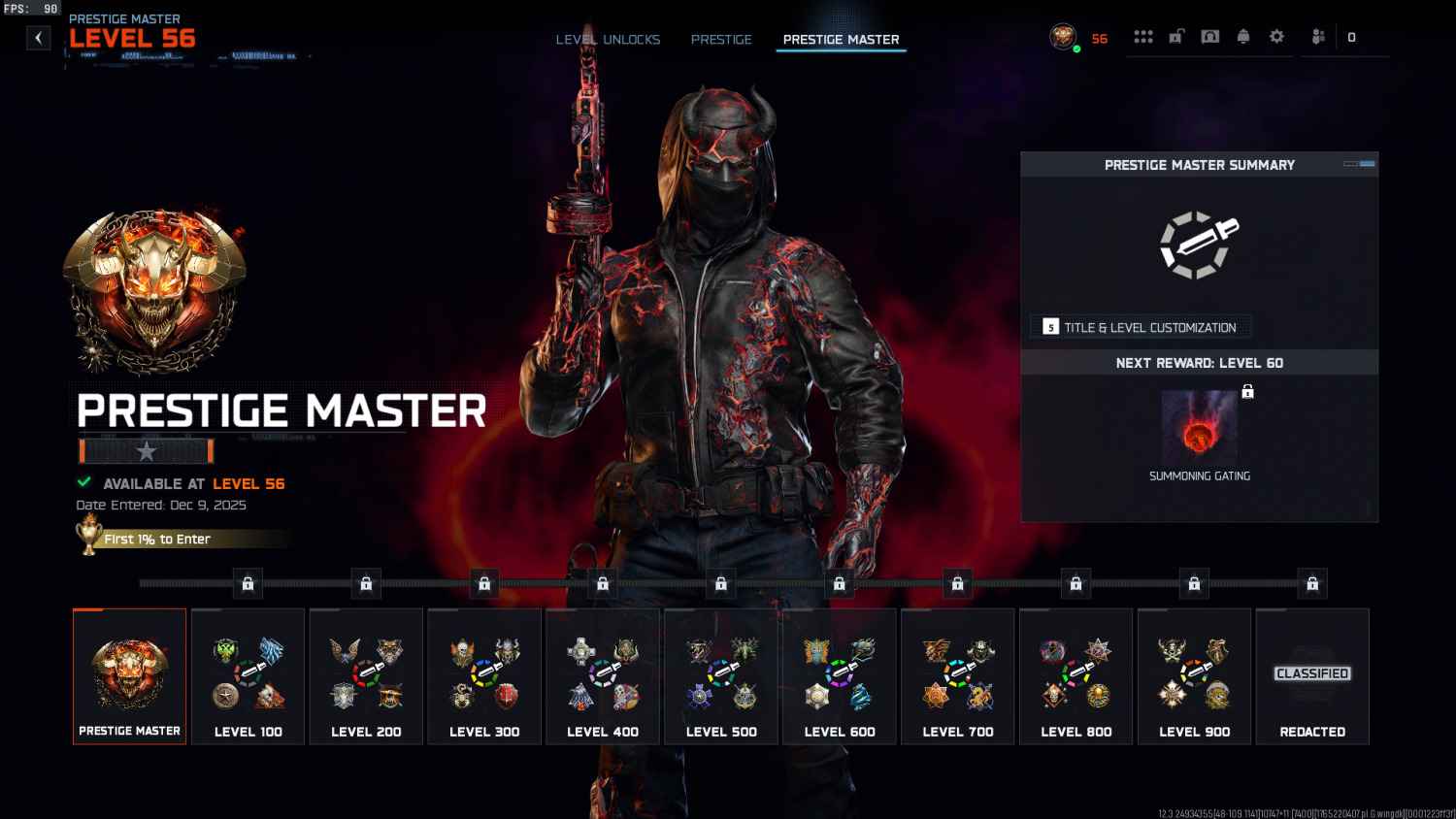The width and height of the screenshot is (1456, 819).
Task: Click the green checkmark beside Available At
Action: click(85, 482)
